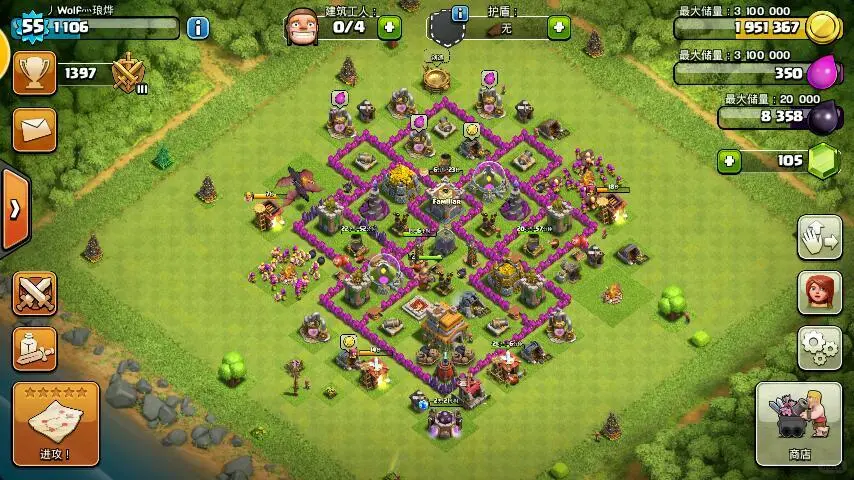Select the white hands icon button
Screen dimensions: 854x480
point(819,236)
